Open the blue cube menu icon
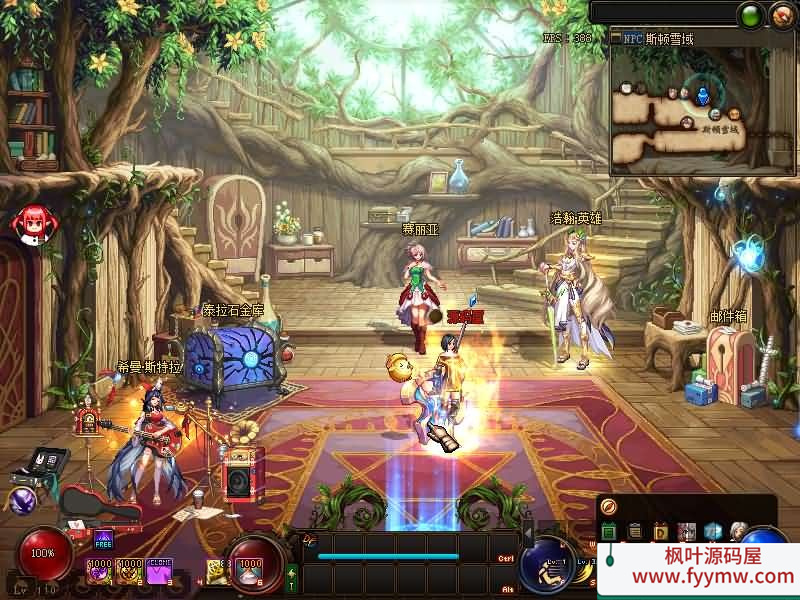This screenshot has width=800, height=600. click(x=712, y=531)
